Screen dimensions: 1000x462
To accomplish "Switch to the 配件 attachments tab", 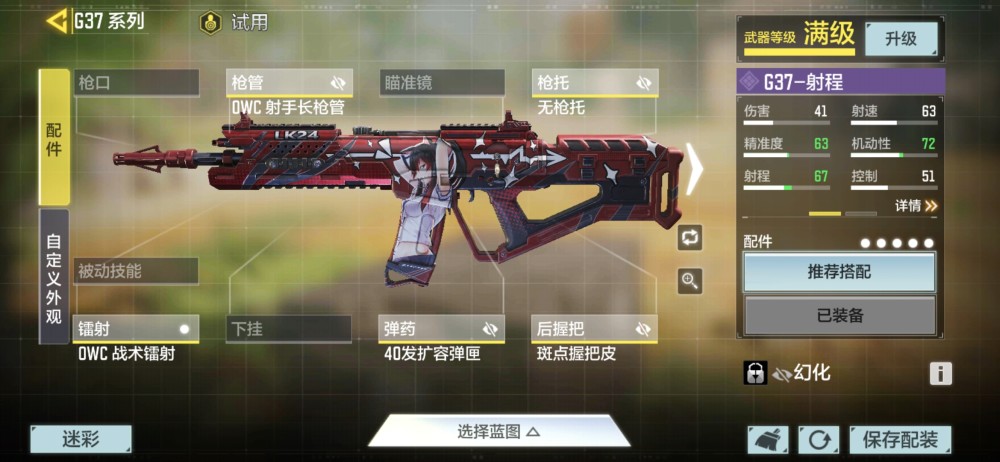I will (x=54, y=137).
